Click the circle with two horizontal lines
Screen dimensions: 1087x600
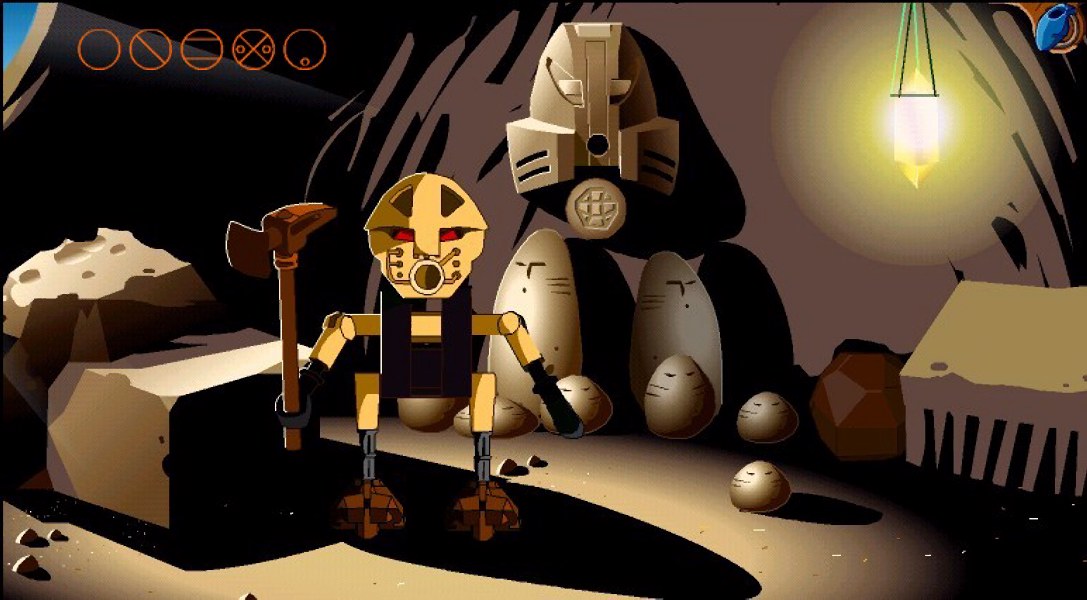click(201, 49)
